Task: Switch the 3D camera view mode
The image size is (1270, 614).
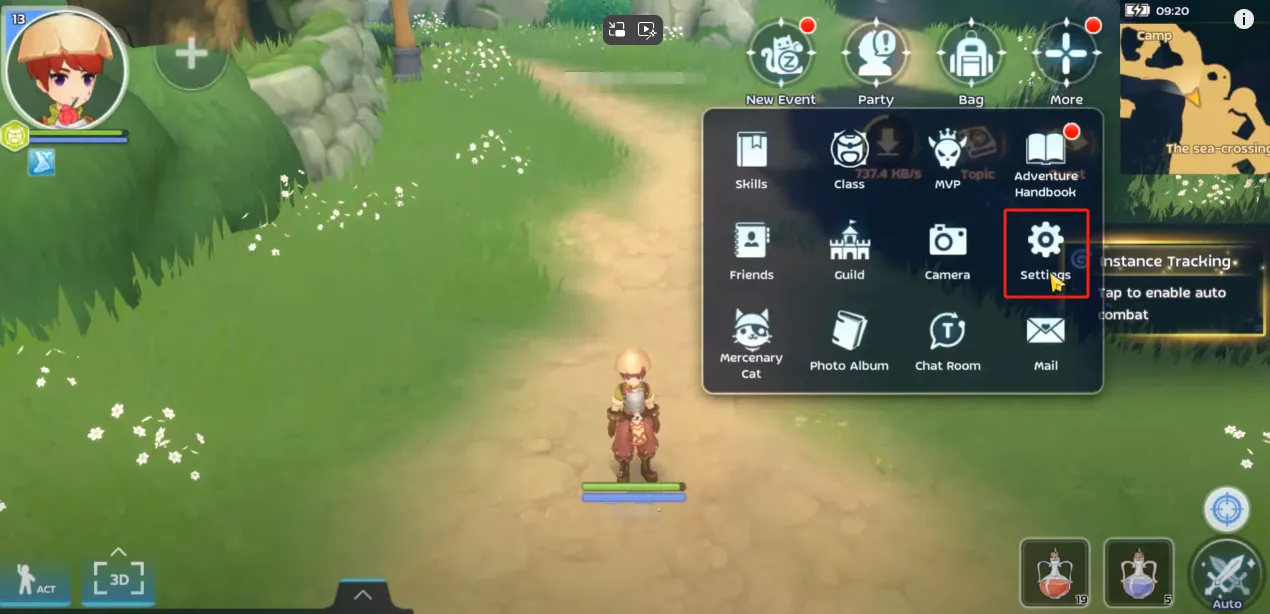Action: 119,579
